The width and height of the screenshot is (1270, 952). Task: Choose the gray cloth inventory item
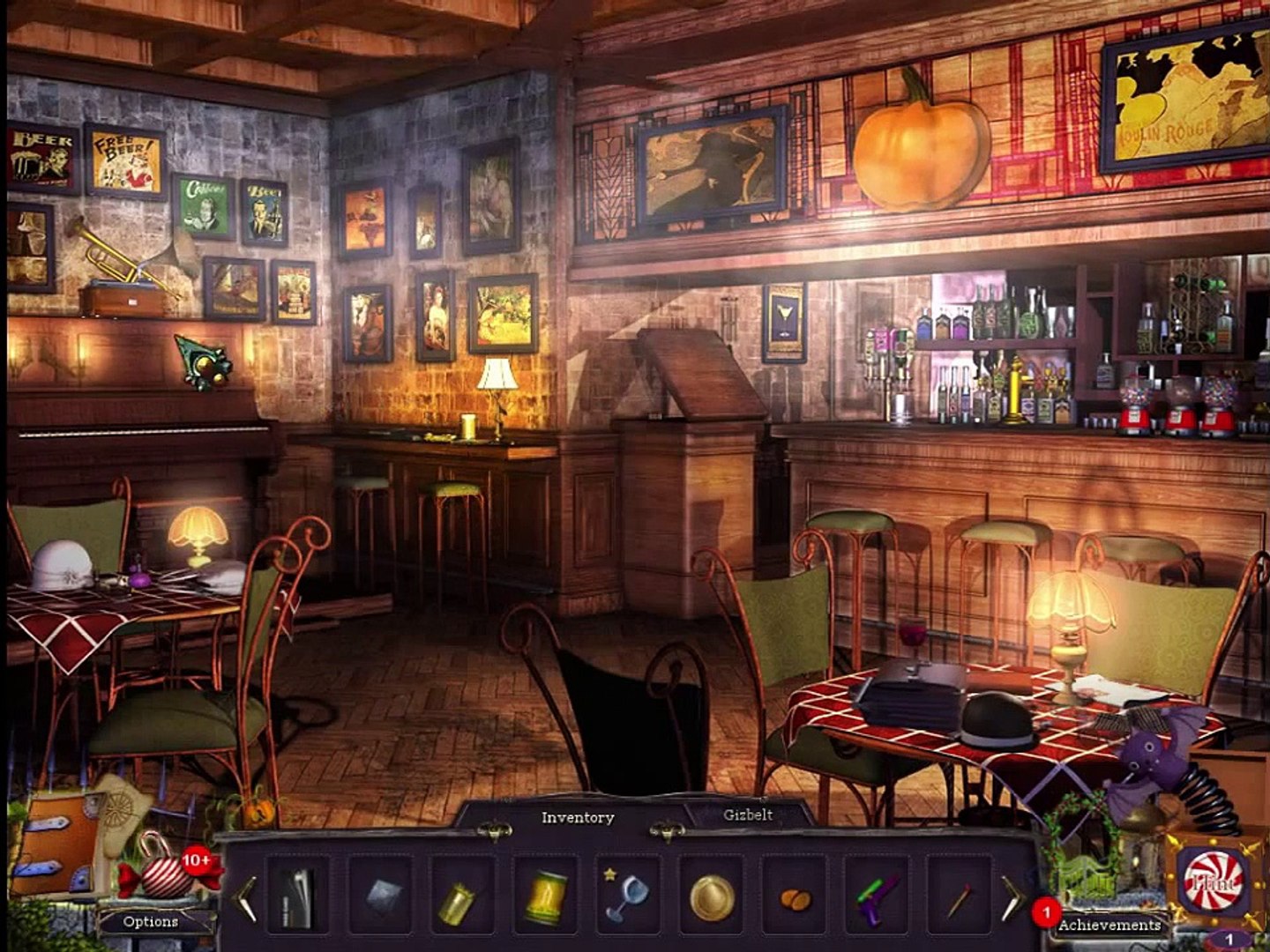383,896
